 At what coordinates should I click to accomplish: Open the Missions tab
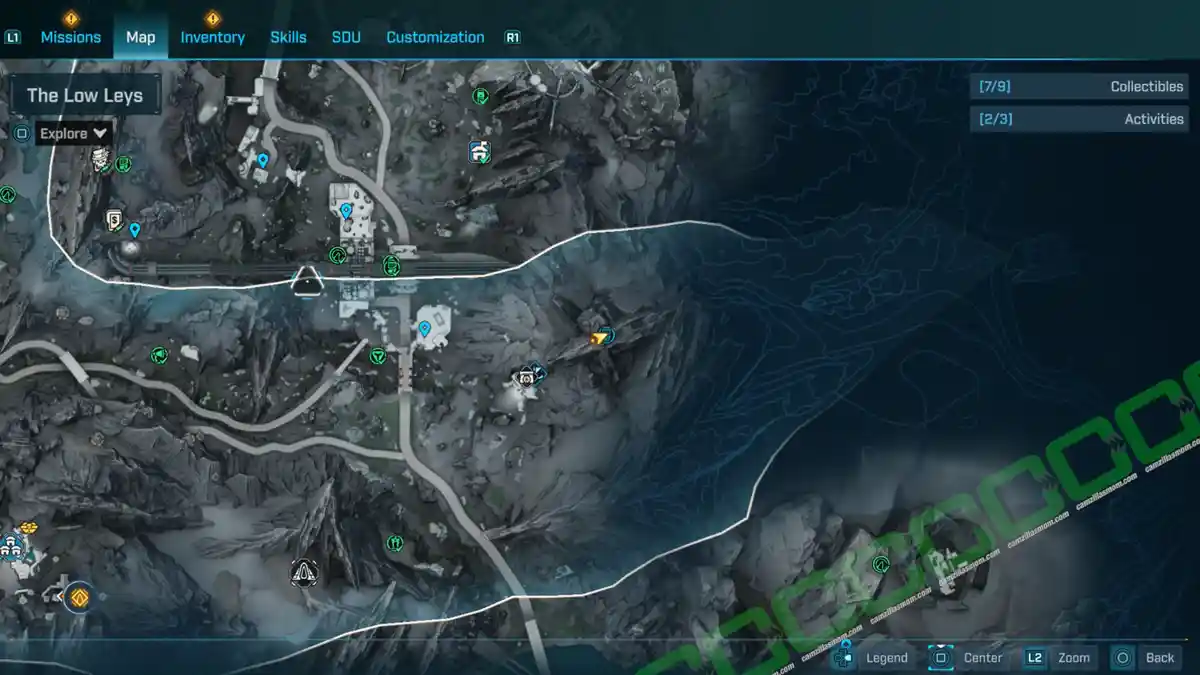(x=70, y=37)
